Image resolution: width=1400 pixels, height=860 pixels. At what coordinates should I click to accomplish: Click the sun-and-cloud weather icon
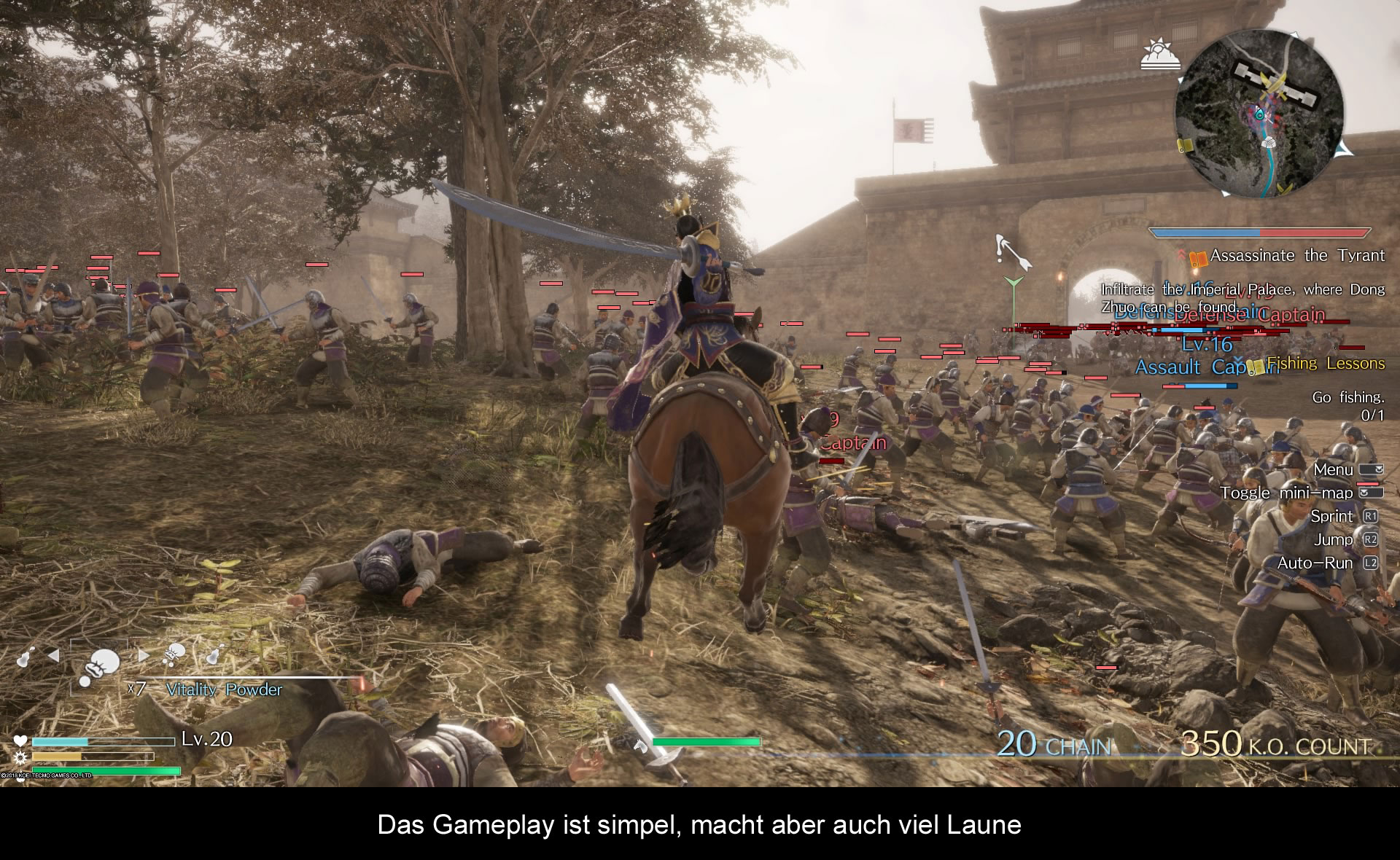(1159, 55)
